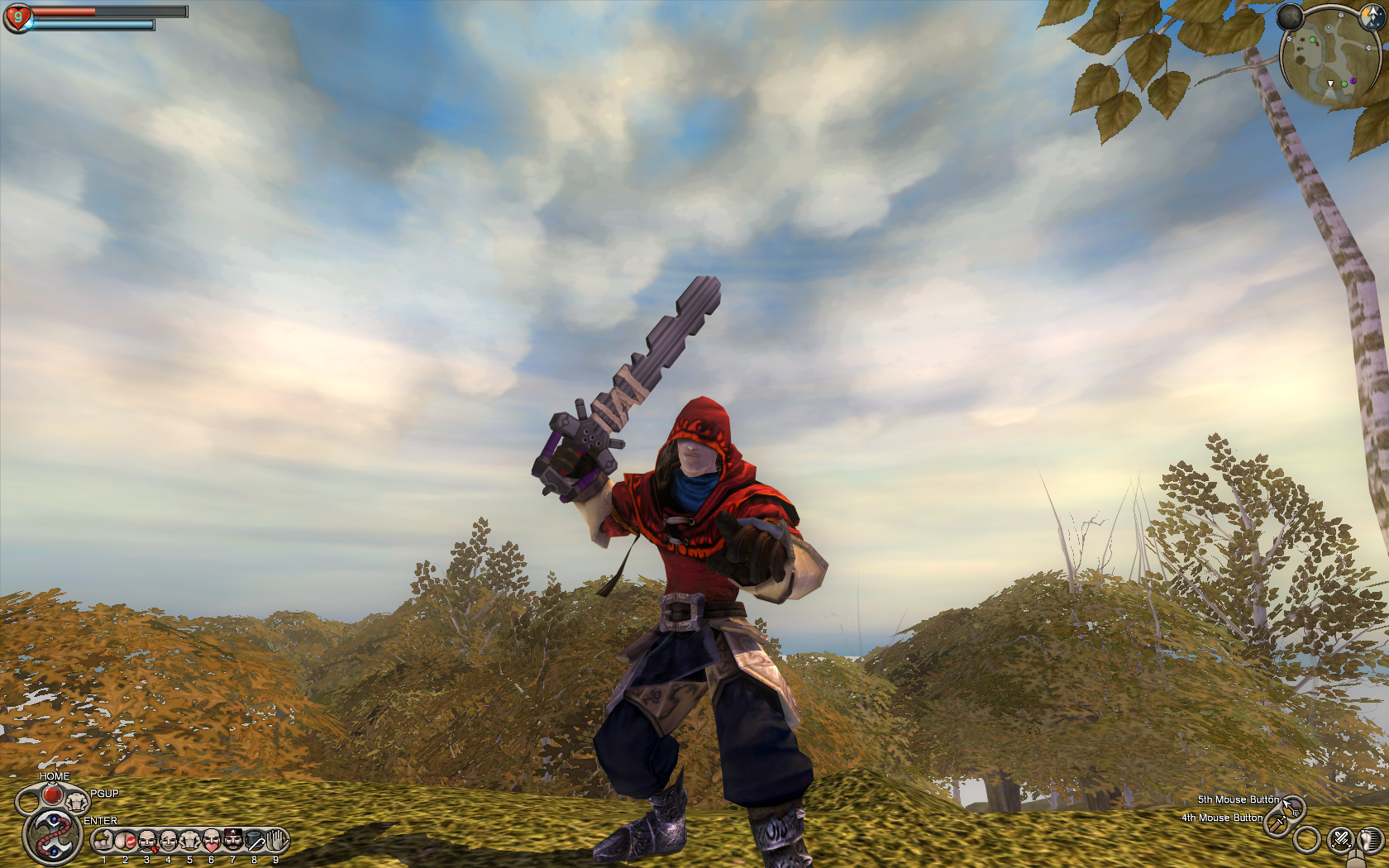Image resolution: width=1389 pixels, height=868 pixels.
Task: Use the red health potion quick slot
Action: 51,795
